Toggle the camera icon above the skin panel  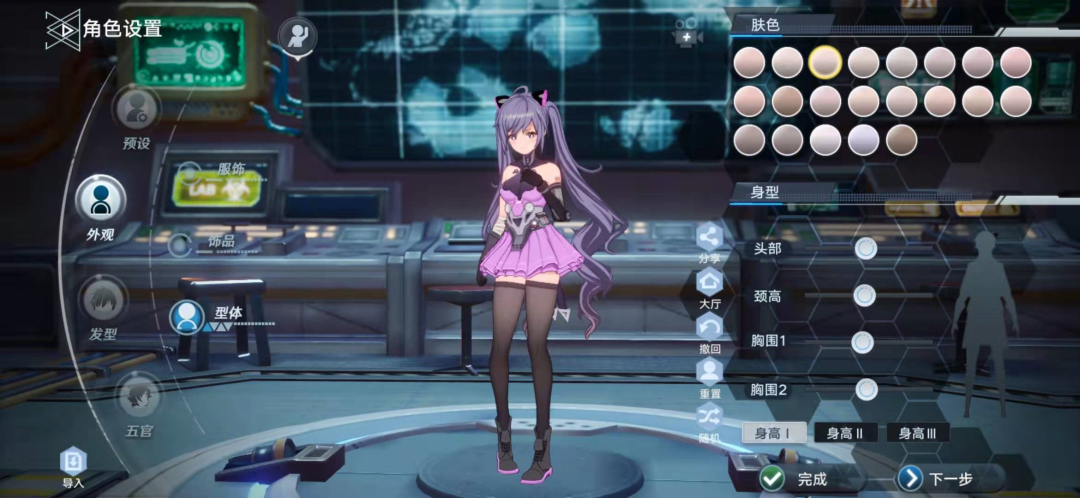pos(687,34)
